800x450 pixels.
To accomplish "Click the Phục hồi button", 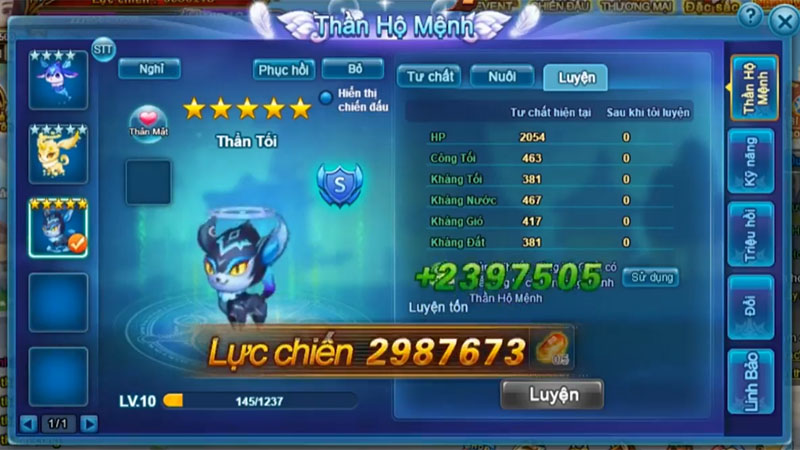I will [285, 69].
